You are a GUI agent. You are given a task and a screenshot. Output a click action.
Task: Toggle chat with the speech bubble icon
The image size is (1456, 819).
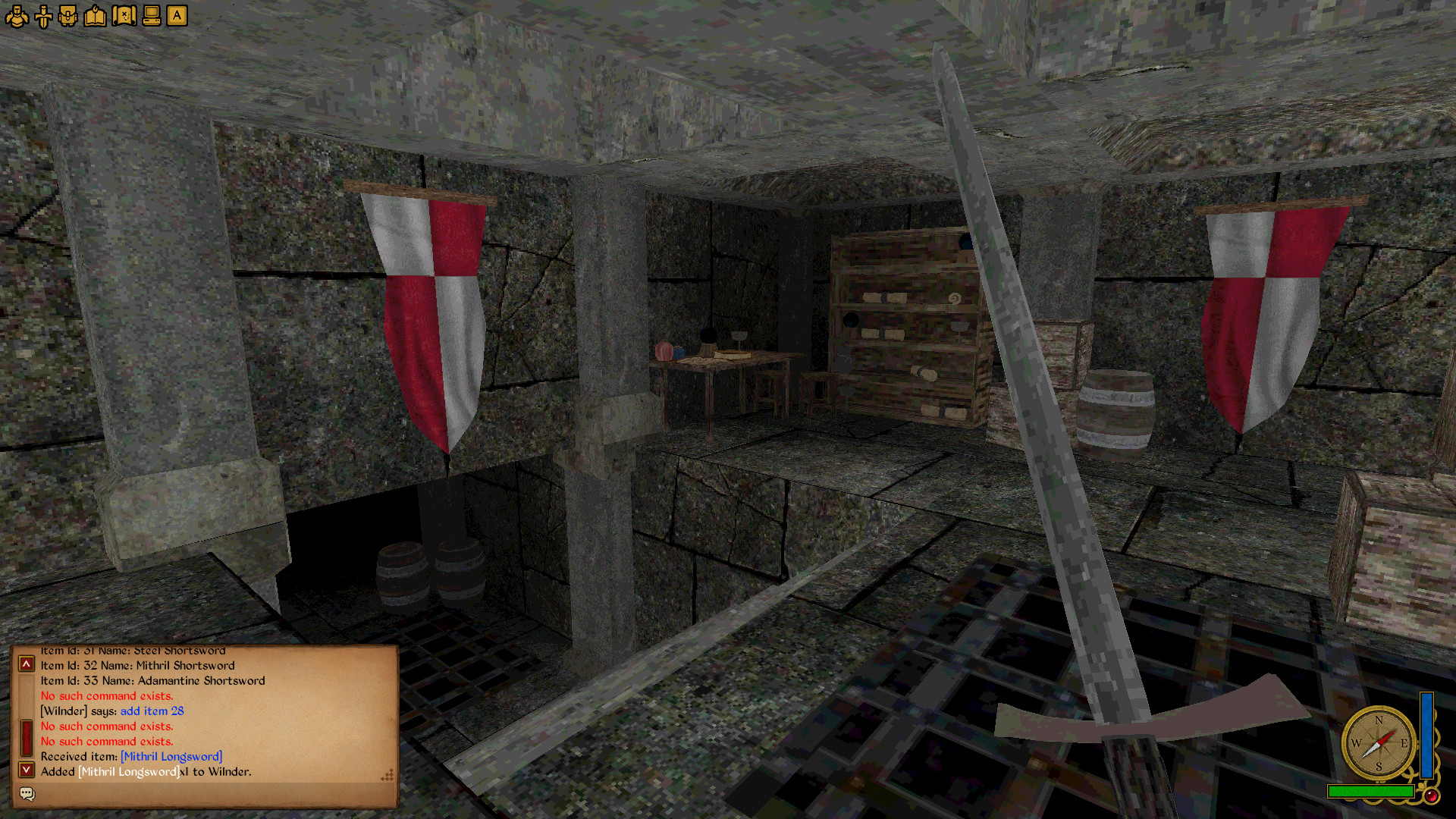coord(27,793)
